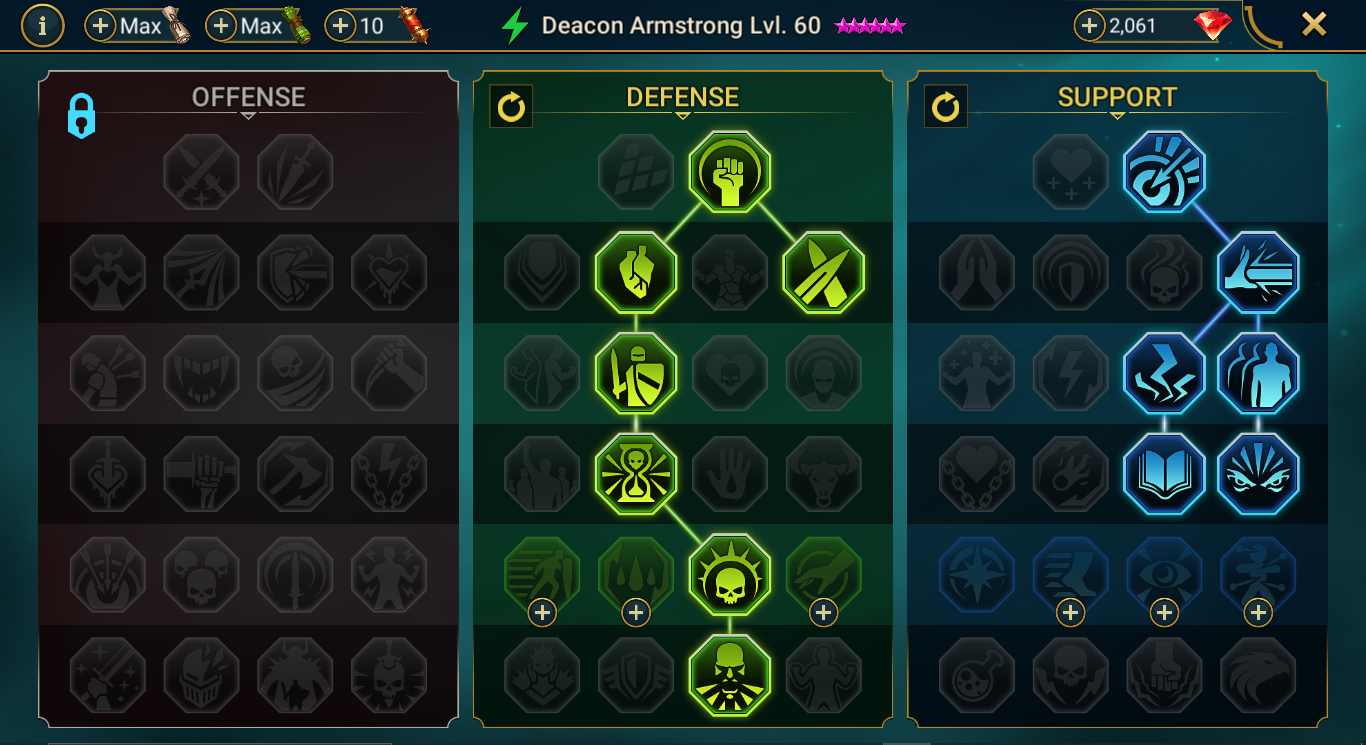This screenshot has width=1366, height=745.
Task: Select the skull hourglass mastery in Defense tree
Action: pos(636,473)
